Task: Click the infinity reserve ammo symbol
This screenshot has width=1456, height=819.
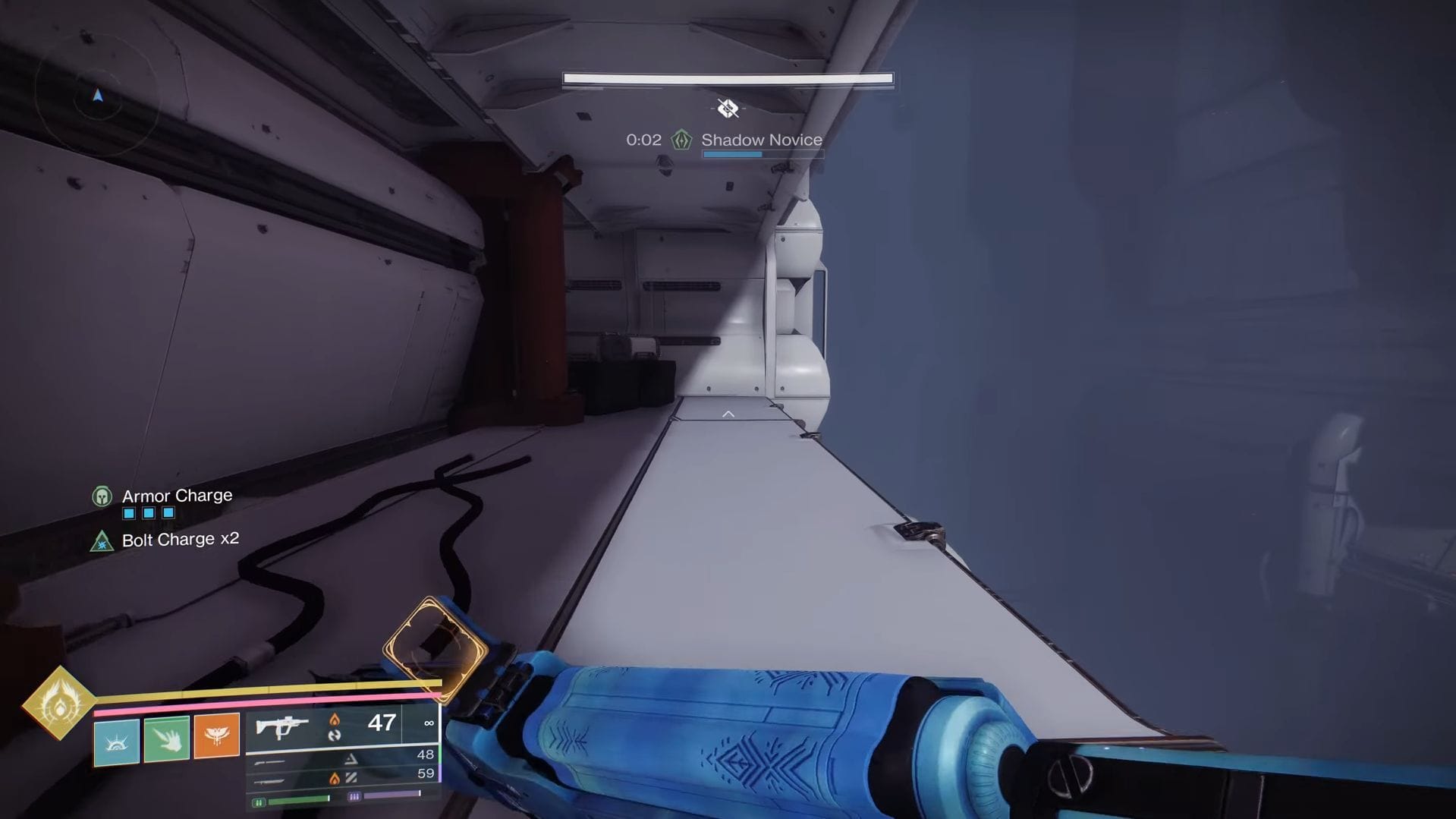Action: tap(428, 723)
